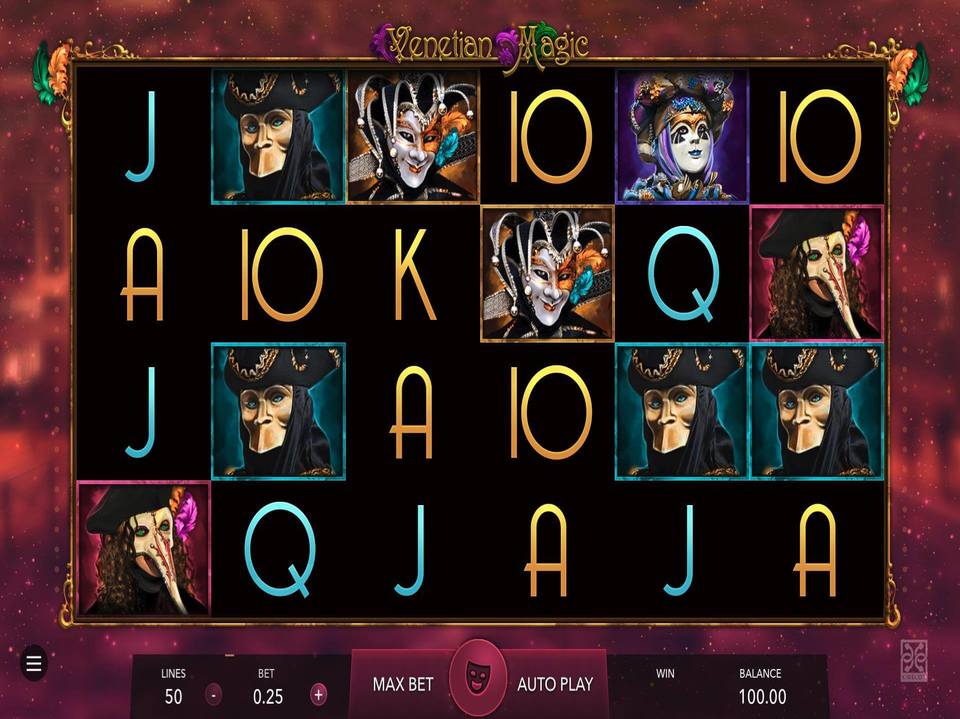960x719 pixels.
Task: Activate Auto Play
Action: pyautogui.click(x=555, y=684)
